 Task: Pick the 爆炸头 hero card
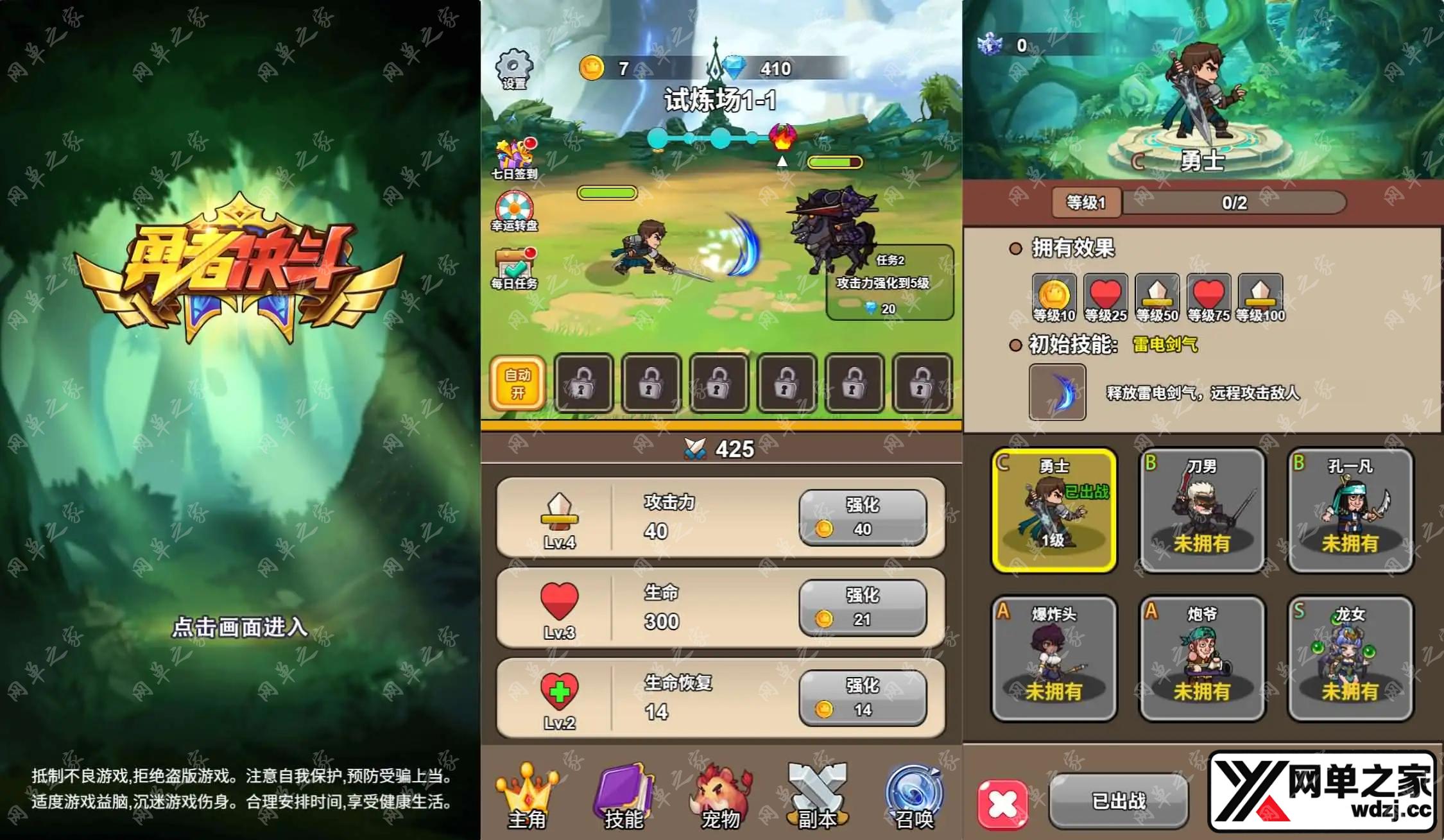click(x=1054, y=658)
